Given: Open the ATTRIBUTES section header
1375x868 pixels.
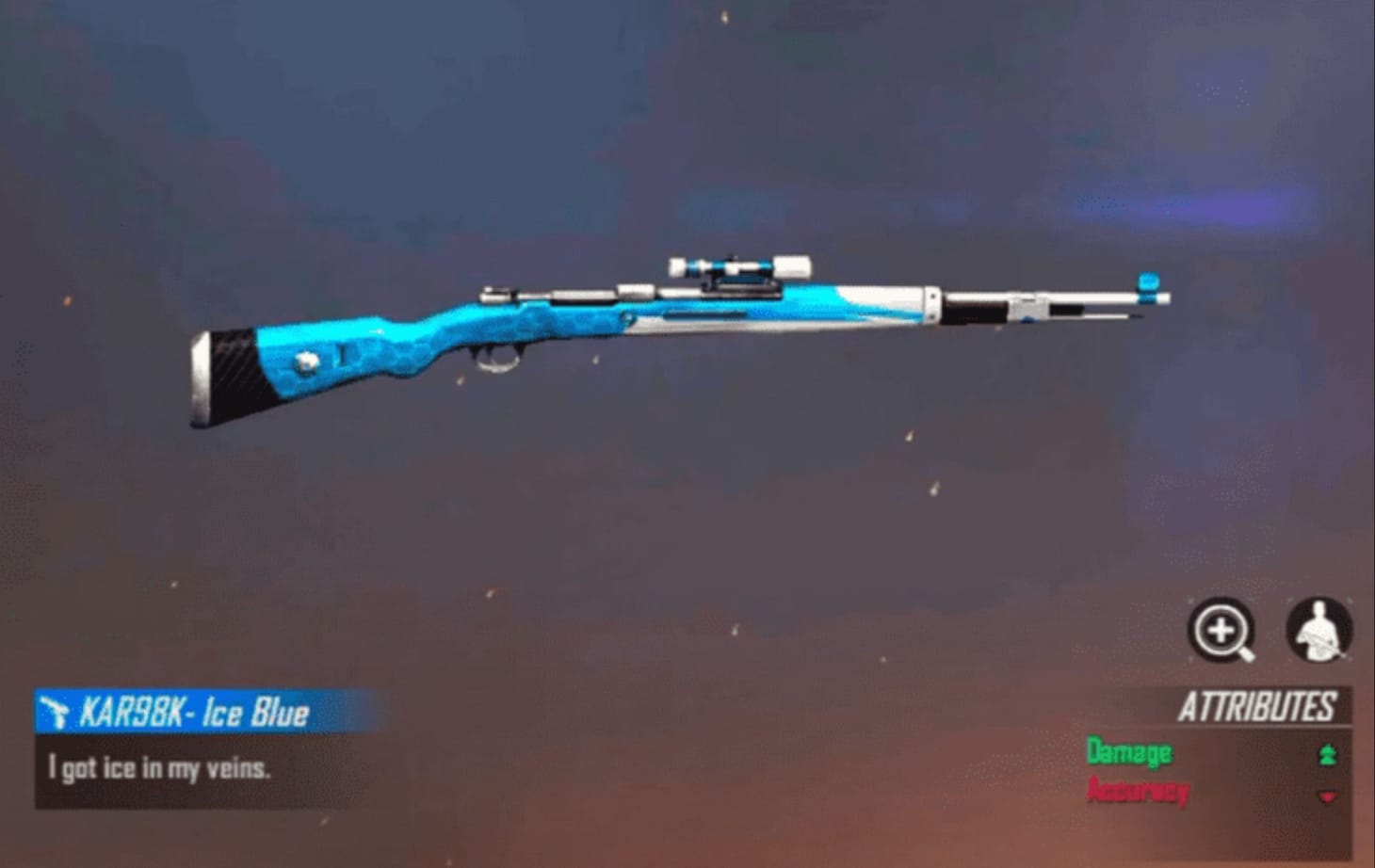Looking at the screenshot, I should tap(1260, 705).
